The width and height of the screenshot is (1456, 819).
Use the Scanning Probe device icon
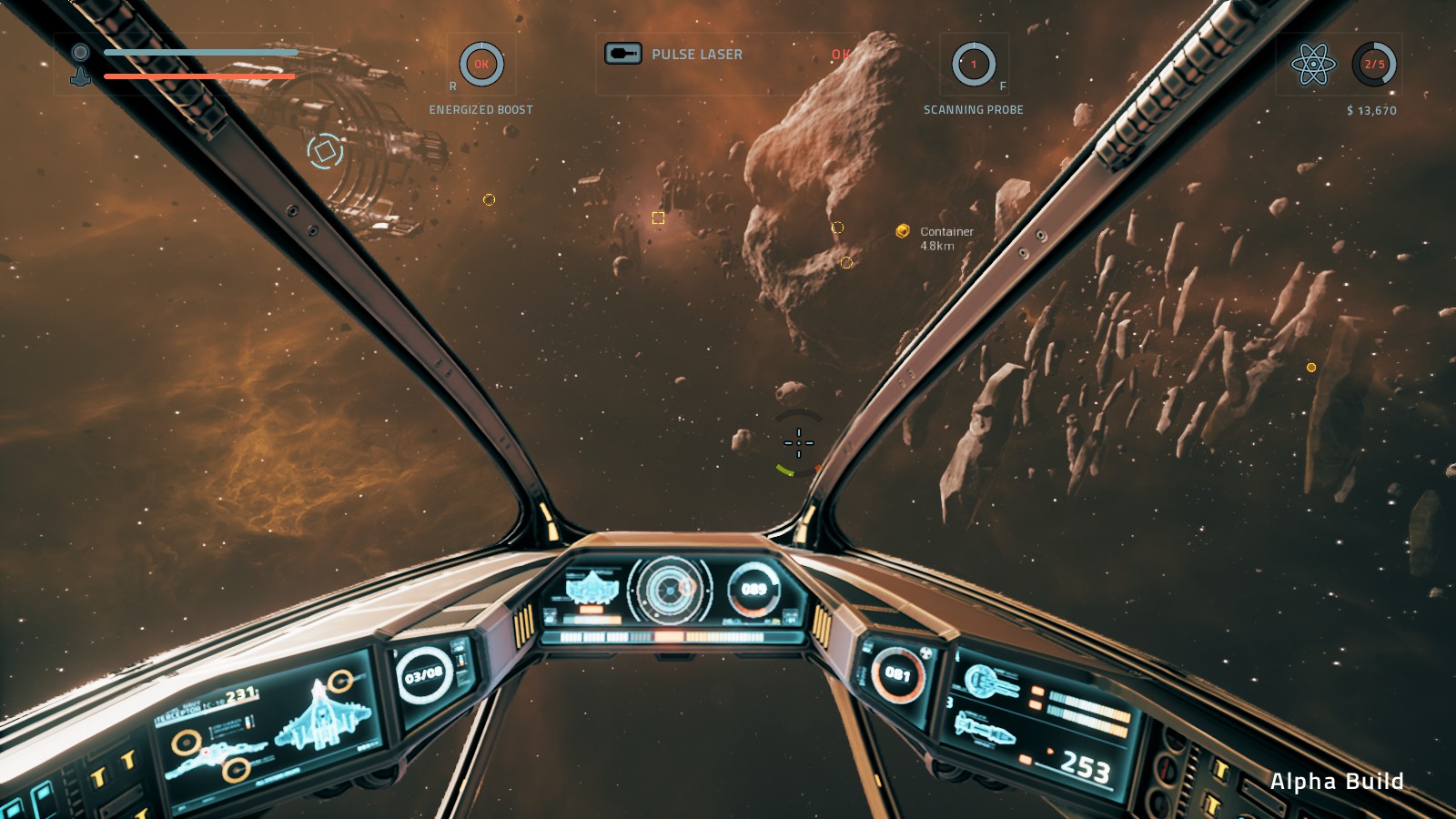point(974,65)
